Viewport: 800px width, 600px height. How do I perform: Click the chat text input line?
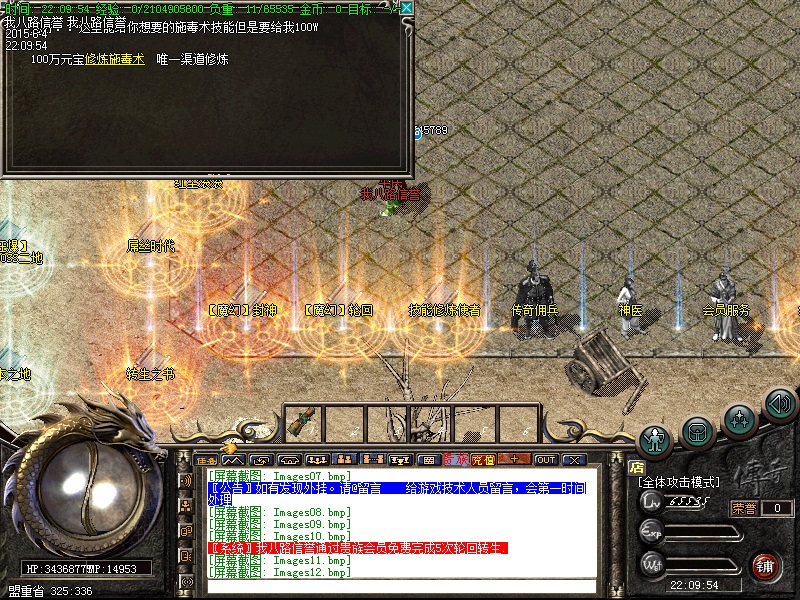click(400, 587)
